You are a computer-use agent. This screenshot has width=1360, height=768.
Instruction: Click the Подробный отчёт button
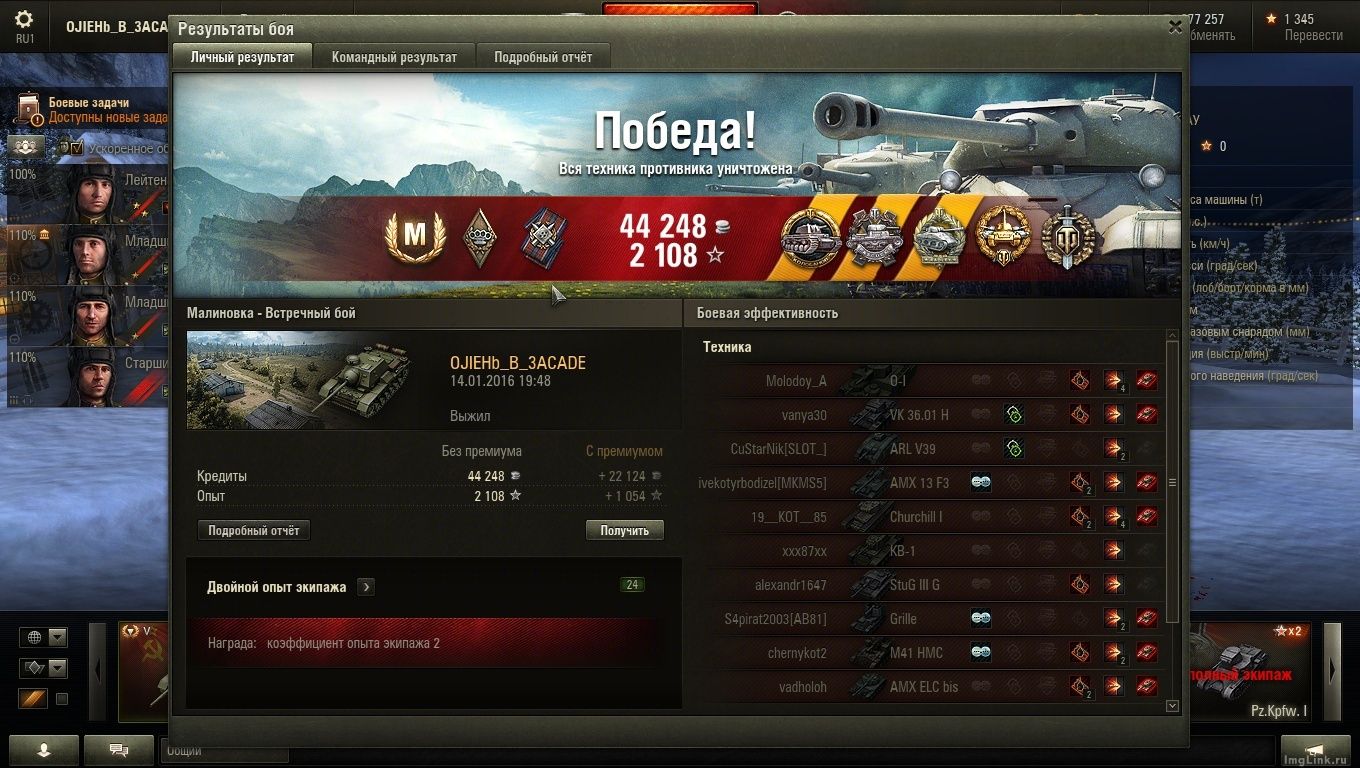point(254,531)
